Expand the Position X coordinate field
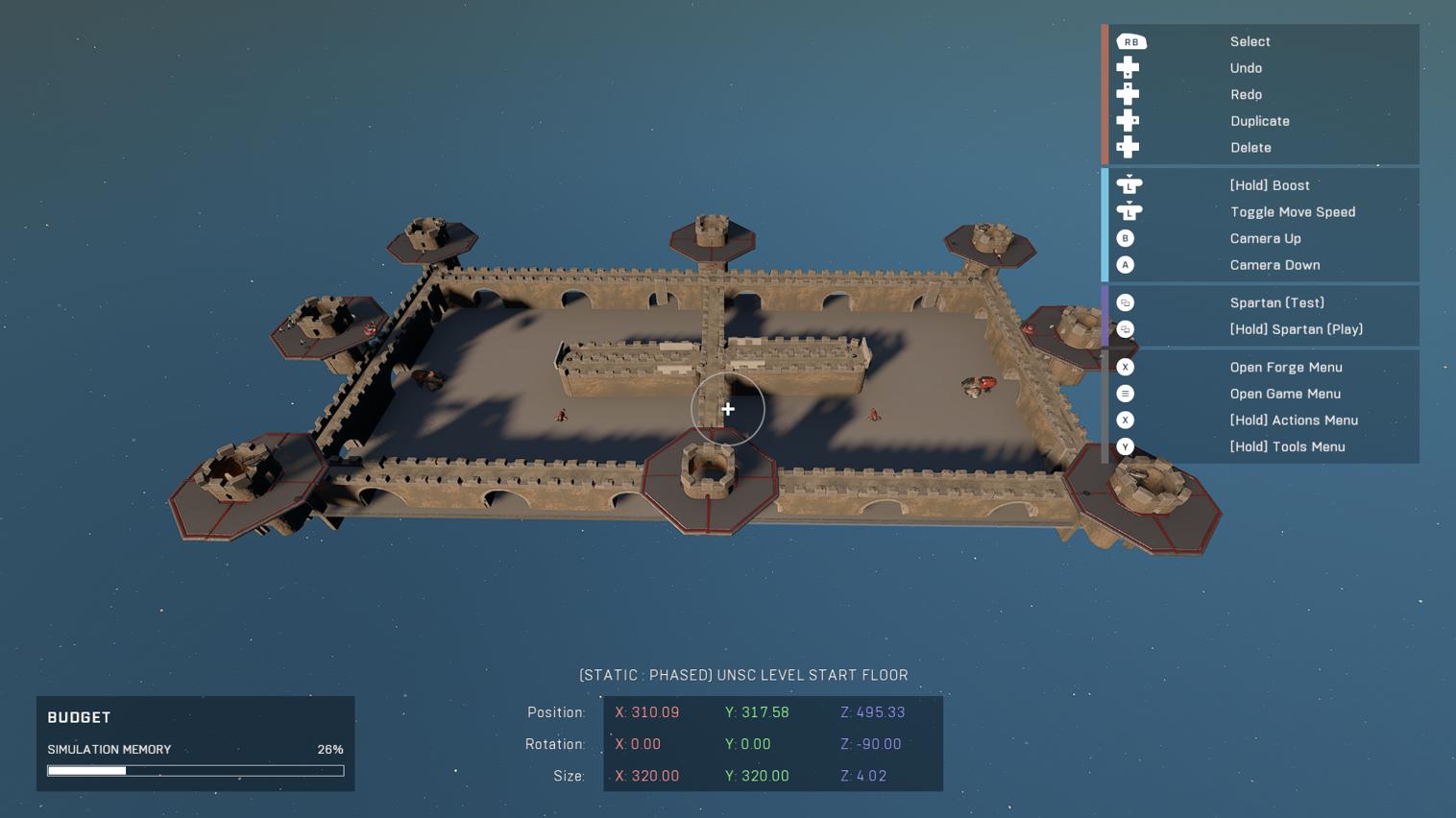This screenshot has height=818, width=1456. (x=647, y=712)
